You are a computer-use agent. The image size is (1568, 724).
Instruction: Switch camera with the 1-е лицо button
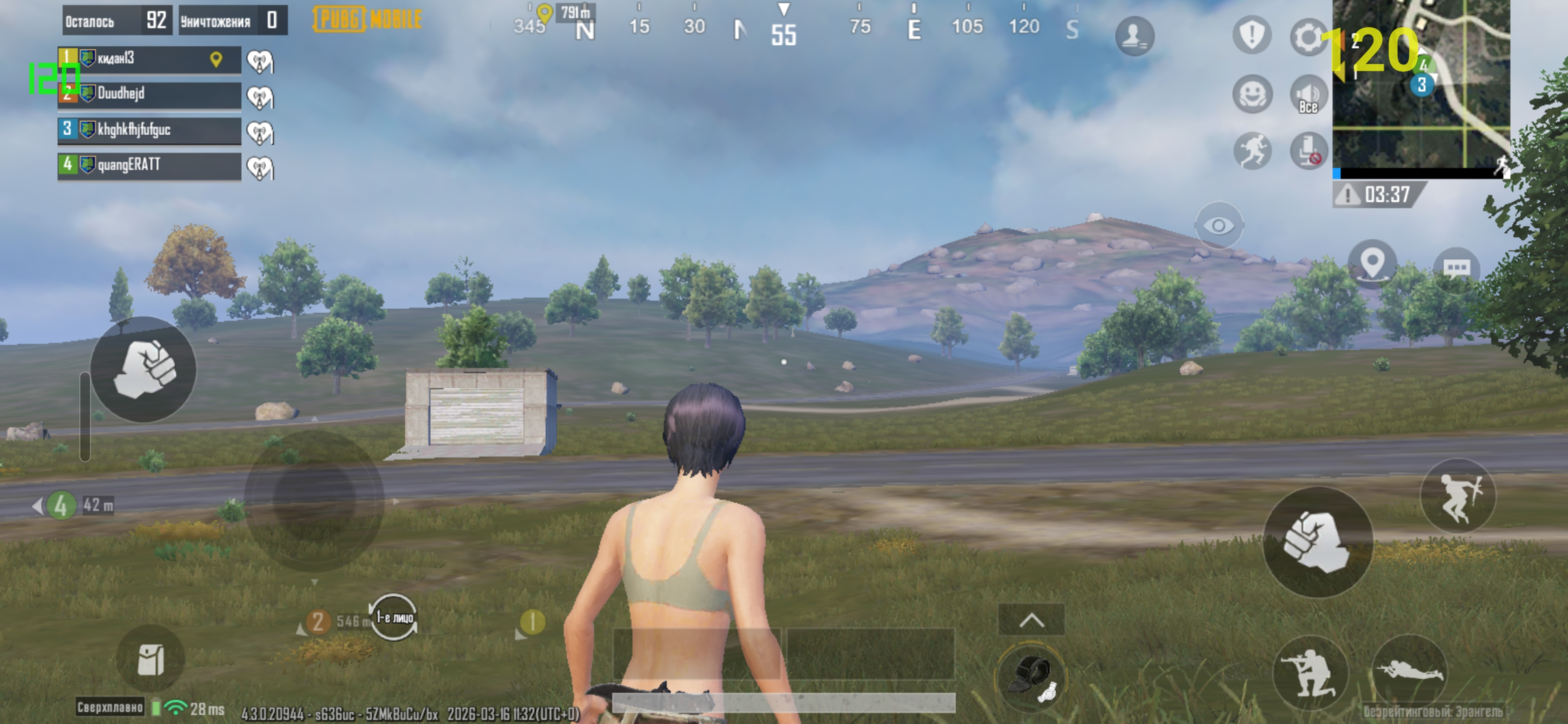393,617
